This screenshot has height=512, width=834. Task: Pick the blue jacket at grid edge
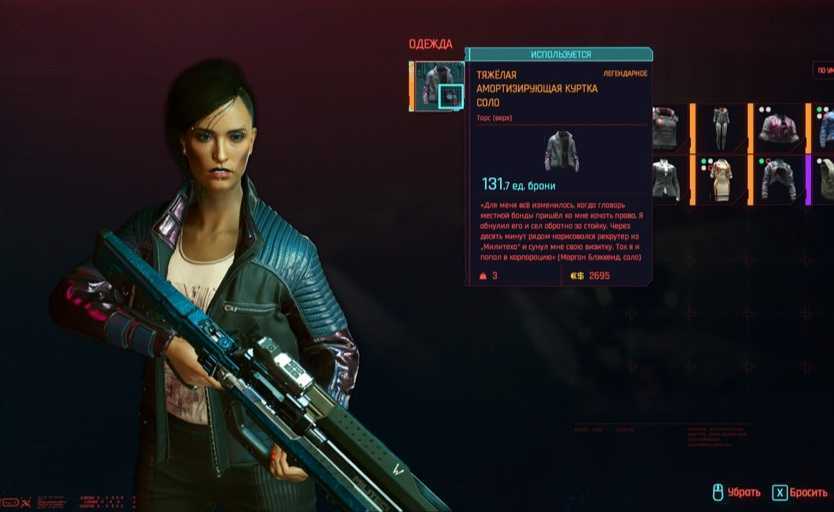[x=826, y=127]
